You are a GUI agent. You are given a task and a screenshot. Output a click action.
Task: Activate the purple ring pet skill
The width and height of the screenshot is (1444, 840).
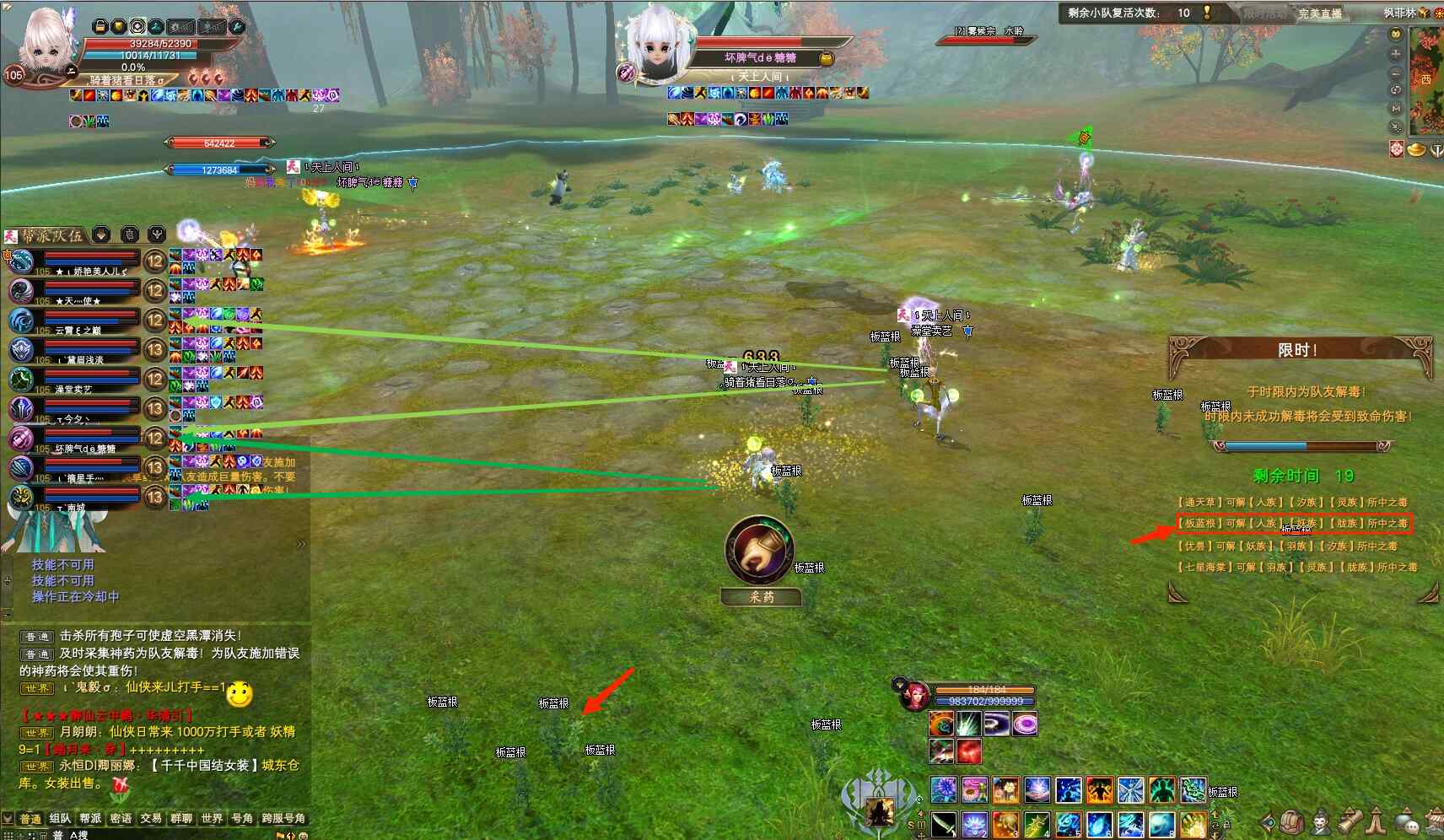point(1025,724)
